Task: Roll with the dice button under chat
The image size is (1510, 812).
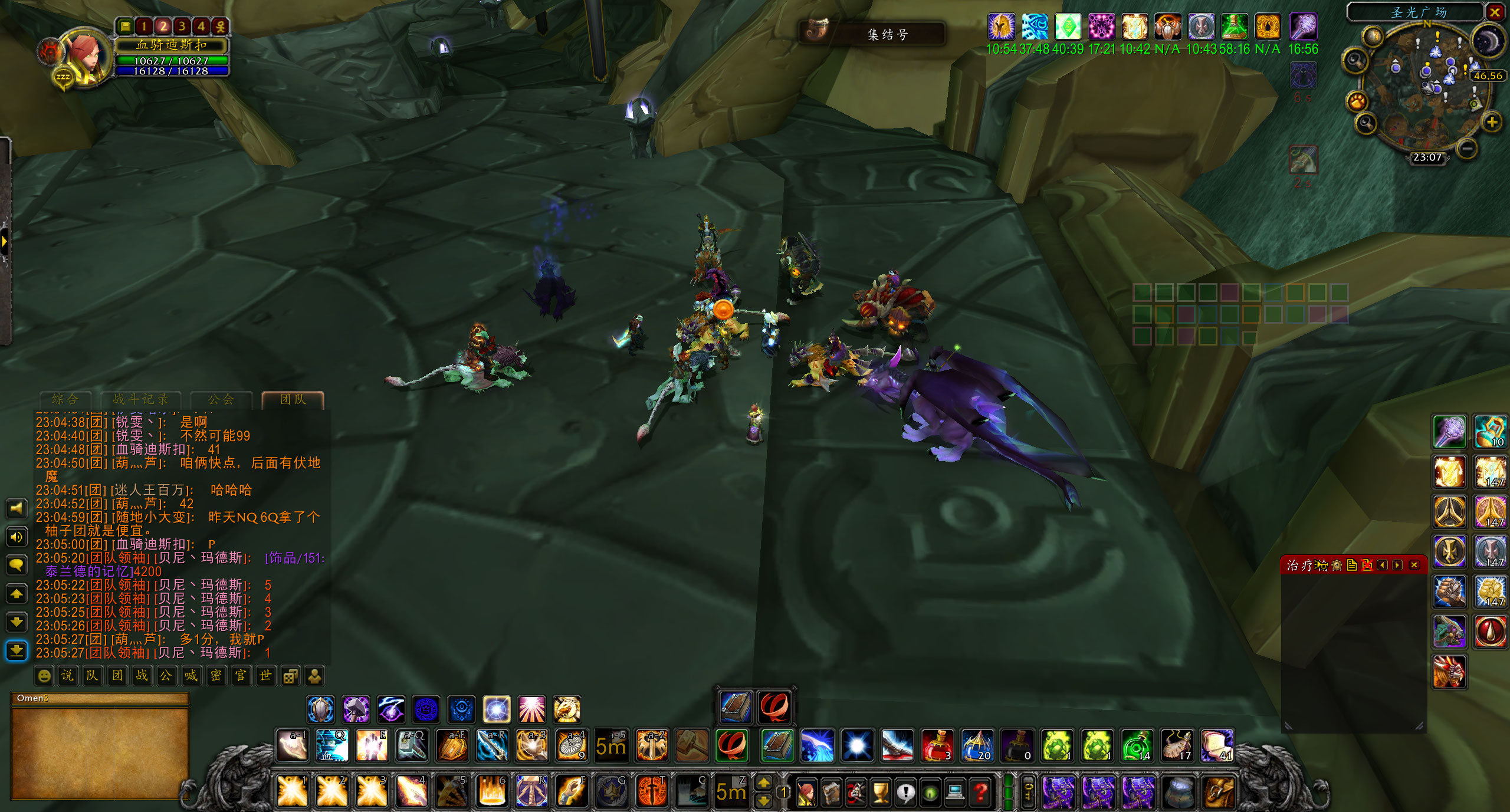Action: [x=290, y=676]
